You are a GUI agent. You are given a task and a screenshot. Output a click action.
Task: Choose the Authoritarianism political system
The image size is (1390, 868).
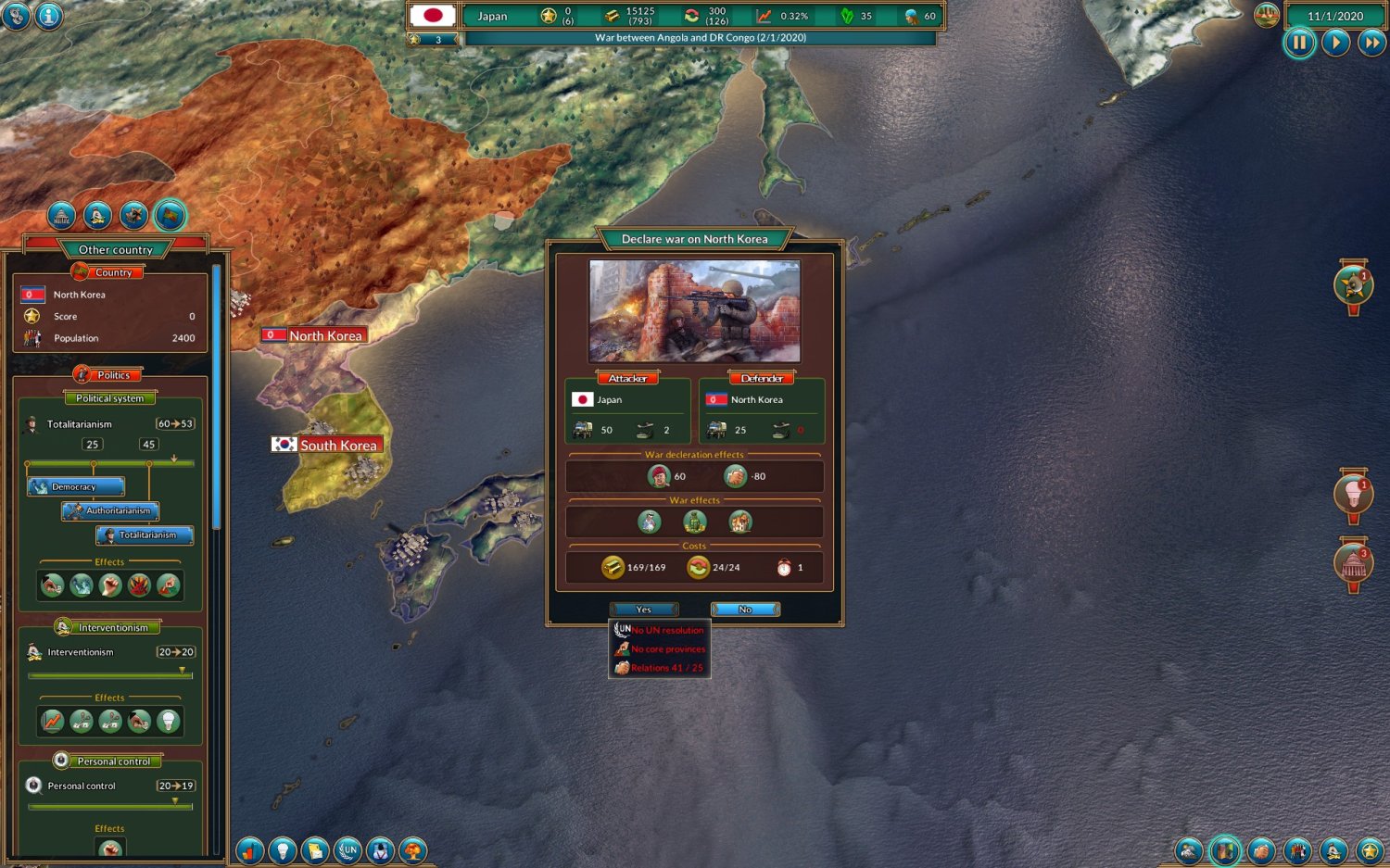coord(111,510)
